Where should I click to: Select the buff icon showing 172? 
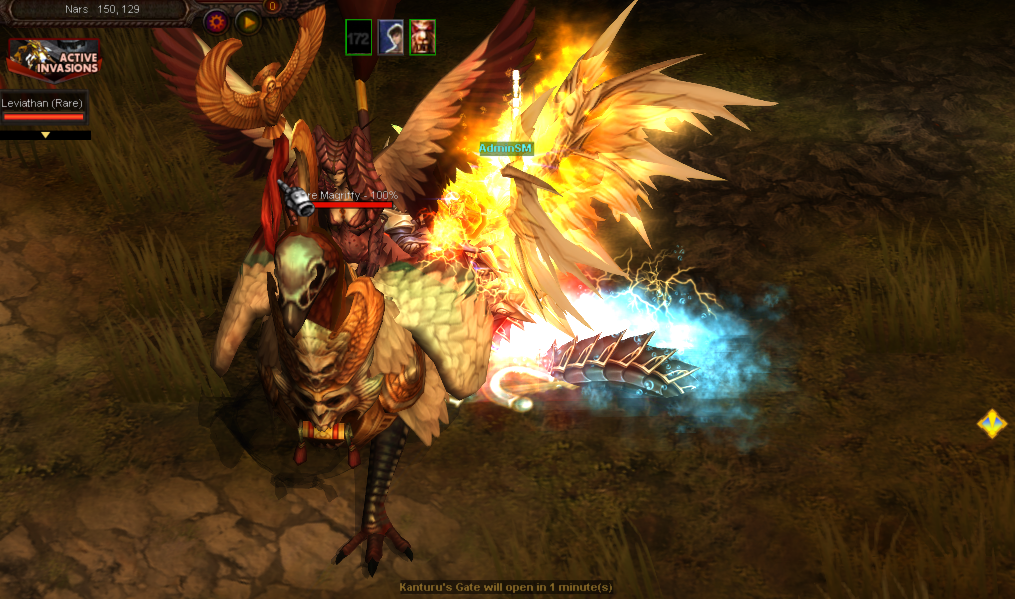(358, 38)
